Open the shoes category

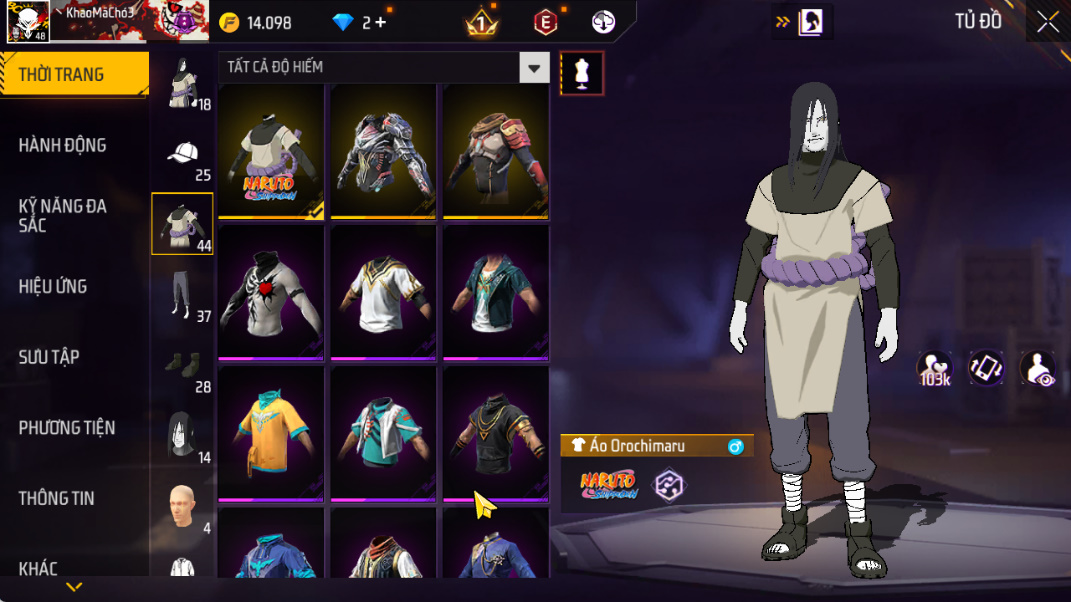click(x=182, y=367)
